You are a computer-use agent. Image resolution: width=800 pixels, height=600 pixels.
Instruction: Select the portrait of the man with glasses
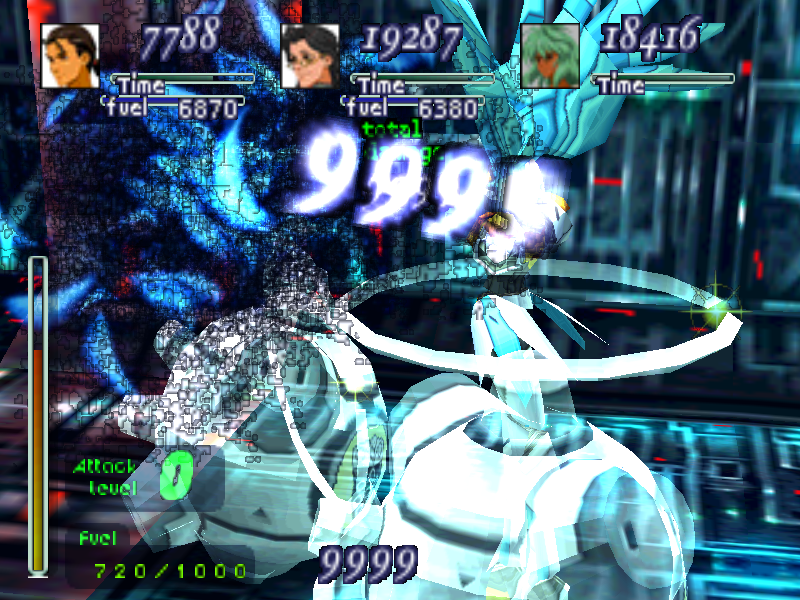(x=310, y=55)
